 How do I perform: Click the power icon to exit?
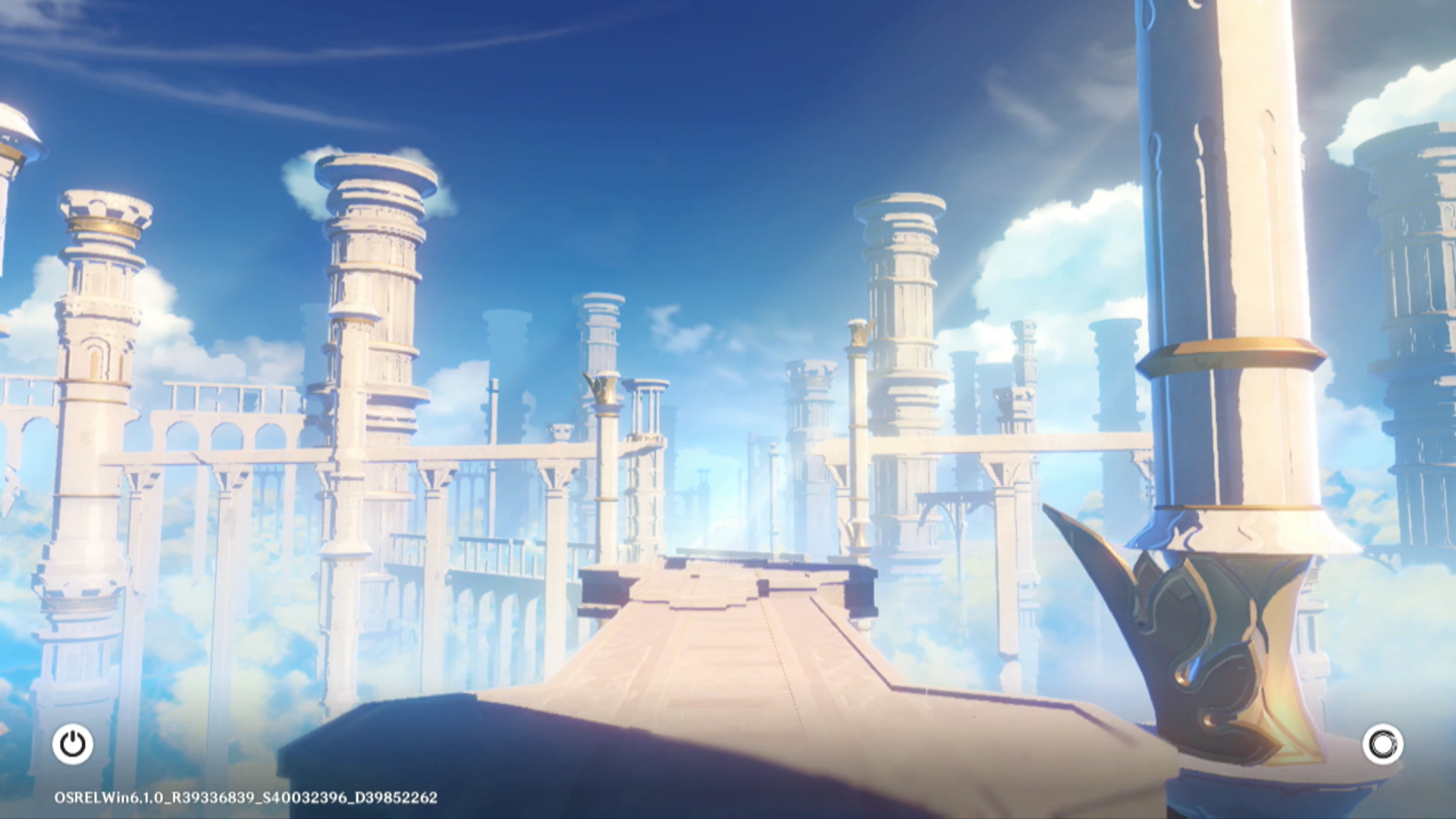[x=73, y=744]
